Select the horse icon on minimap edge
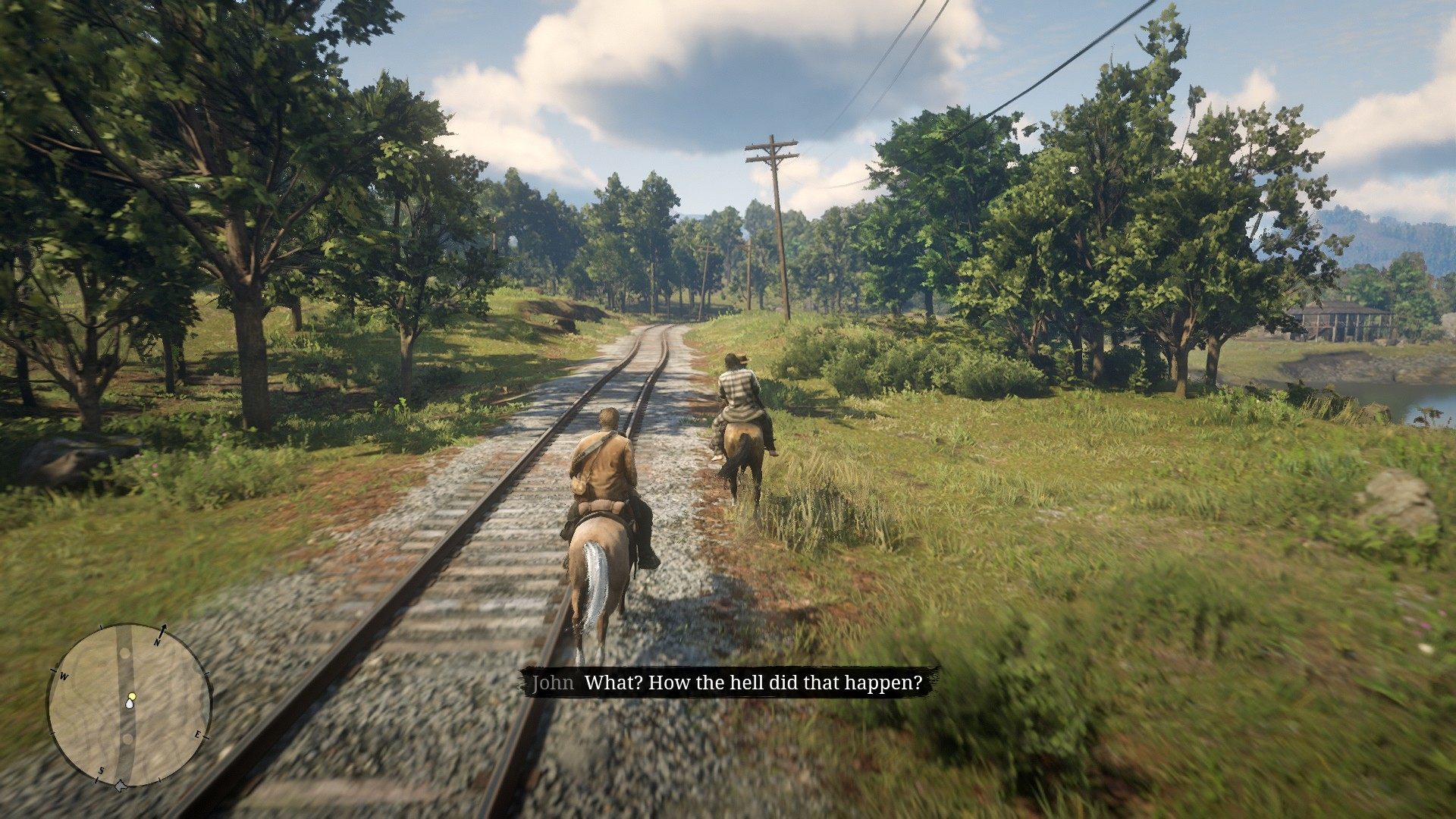1456x819 pixels. 120,786
